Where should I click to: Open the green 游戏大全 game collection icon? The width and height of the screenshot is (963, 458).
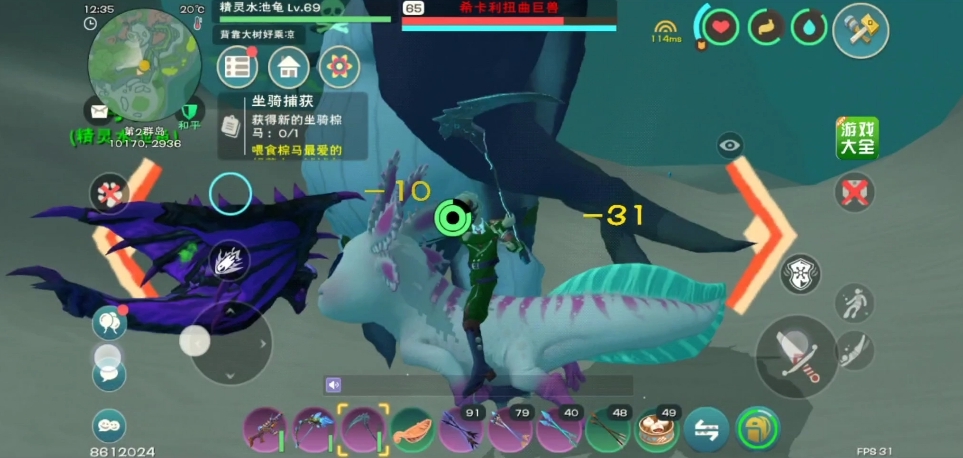(x=857, y=139)
